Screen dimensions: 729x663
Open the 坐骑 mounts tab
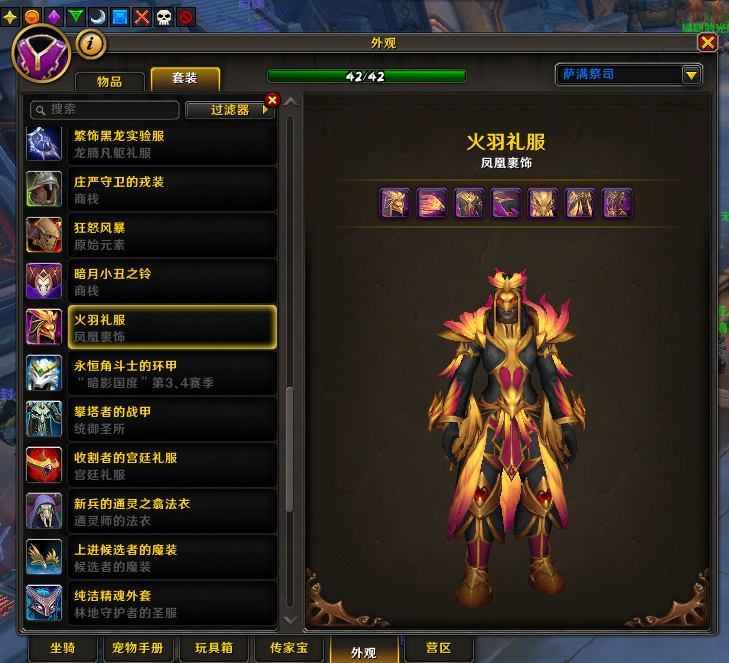tap(64, 649)
